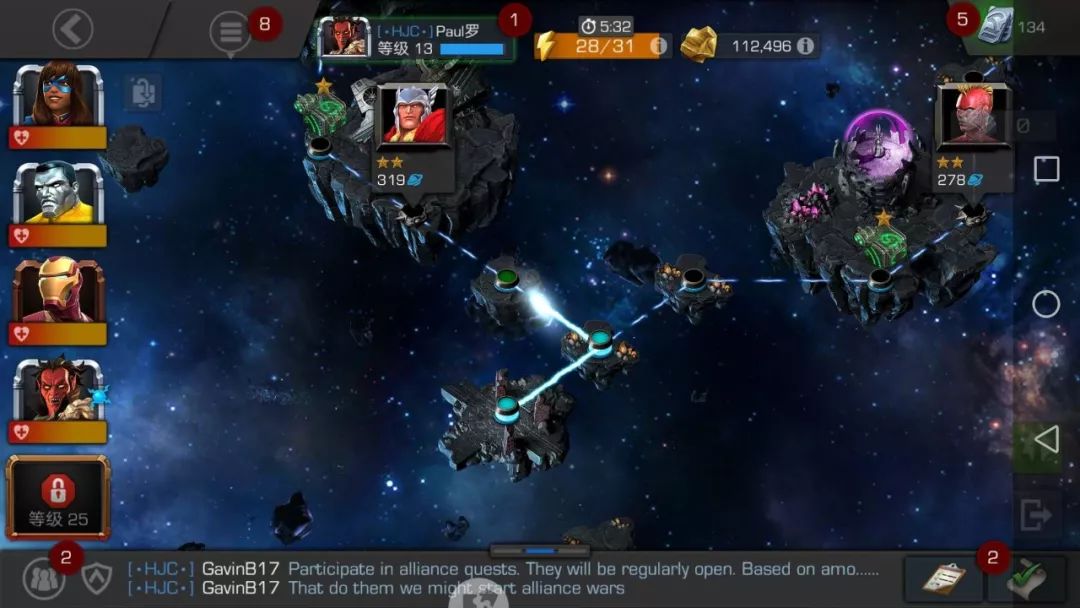Tap the Android recent apps square button
1080x608 pixels.
1046,169
